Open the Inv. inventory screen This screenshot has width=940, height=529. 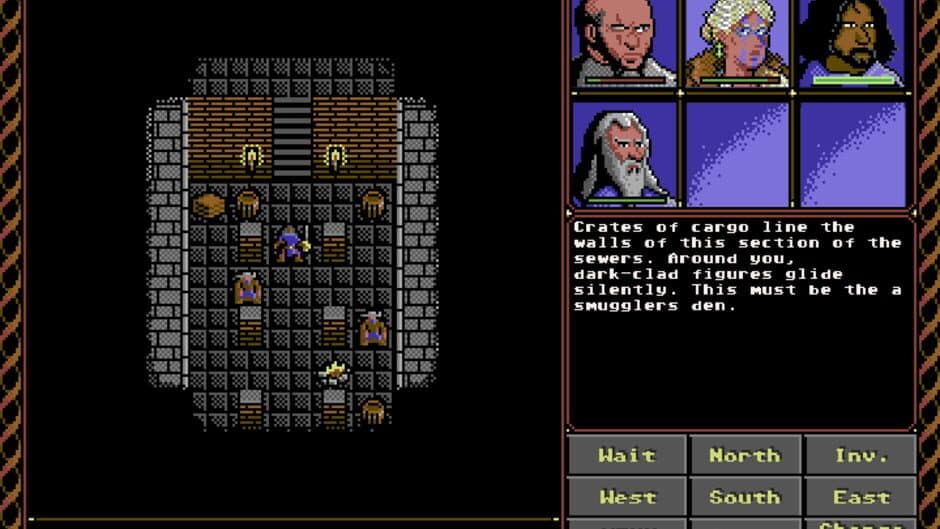tap(861, 455)
